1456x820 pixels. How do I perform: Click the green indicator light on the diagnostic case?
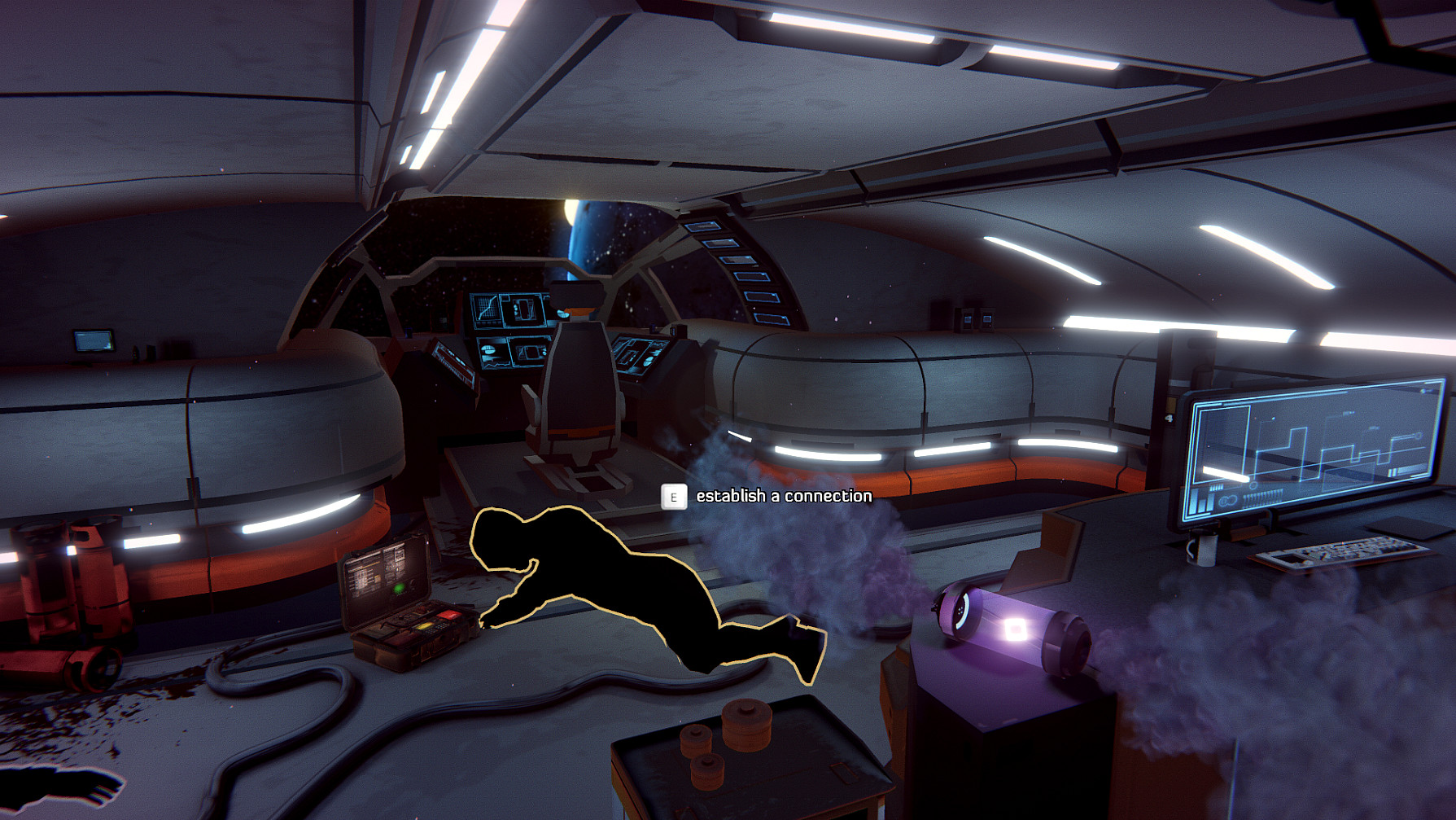[x=399, y=587]
